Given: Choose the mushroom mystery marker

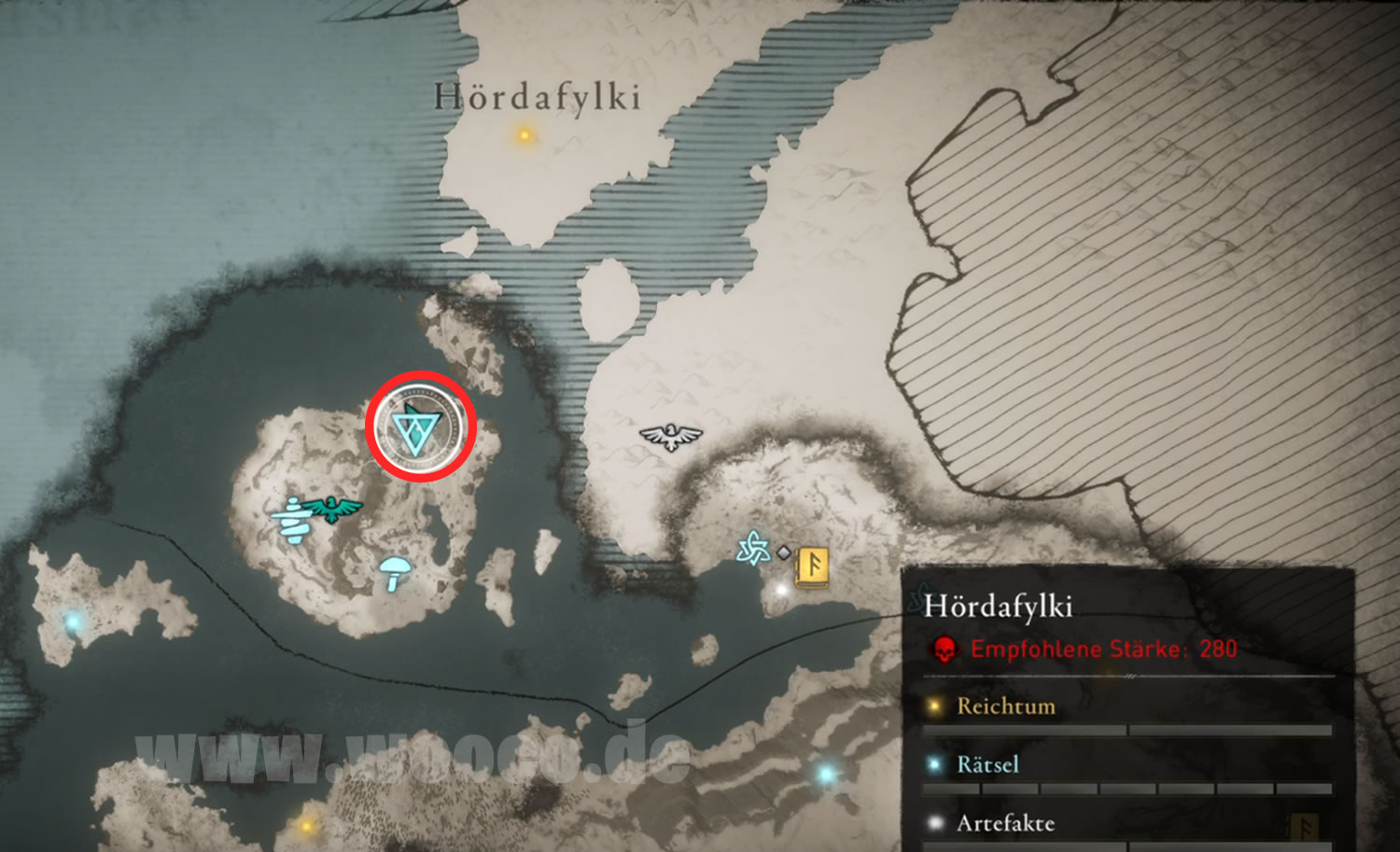Looking at the screenshot, I should pyautogui.click(x=396, y=571).
